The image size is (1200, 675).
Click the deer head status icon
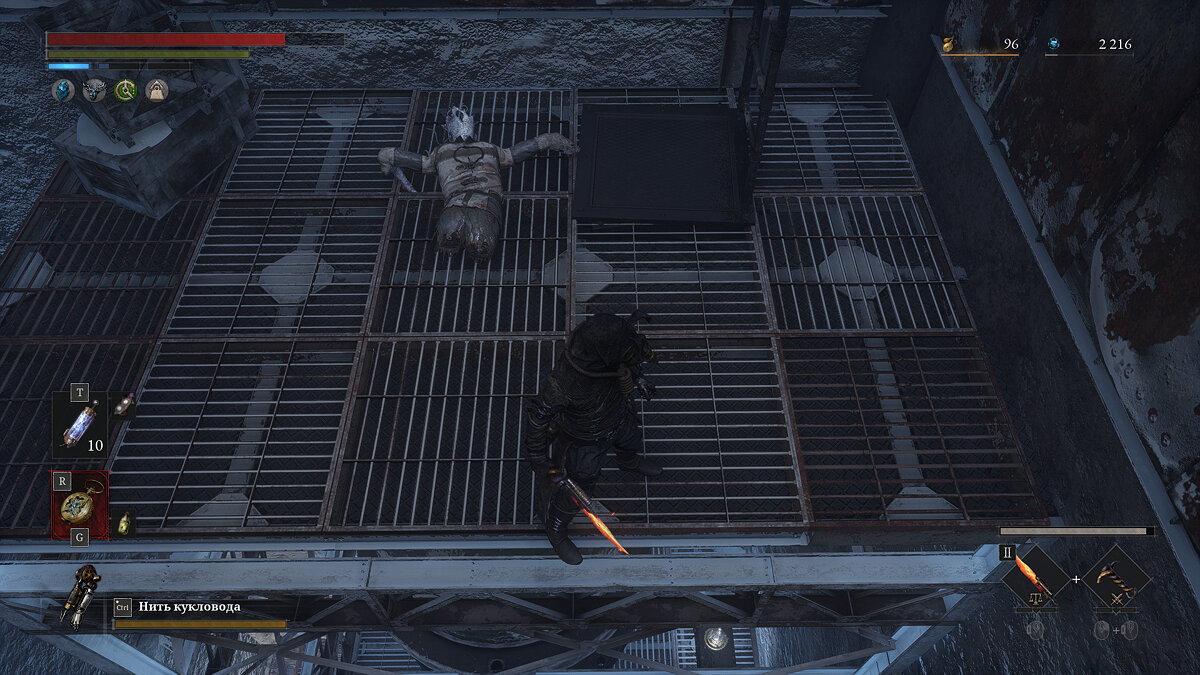click(x=95, y=91)
